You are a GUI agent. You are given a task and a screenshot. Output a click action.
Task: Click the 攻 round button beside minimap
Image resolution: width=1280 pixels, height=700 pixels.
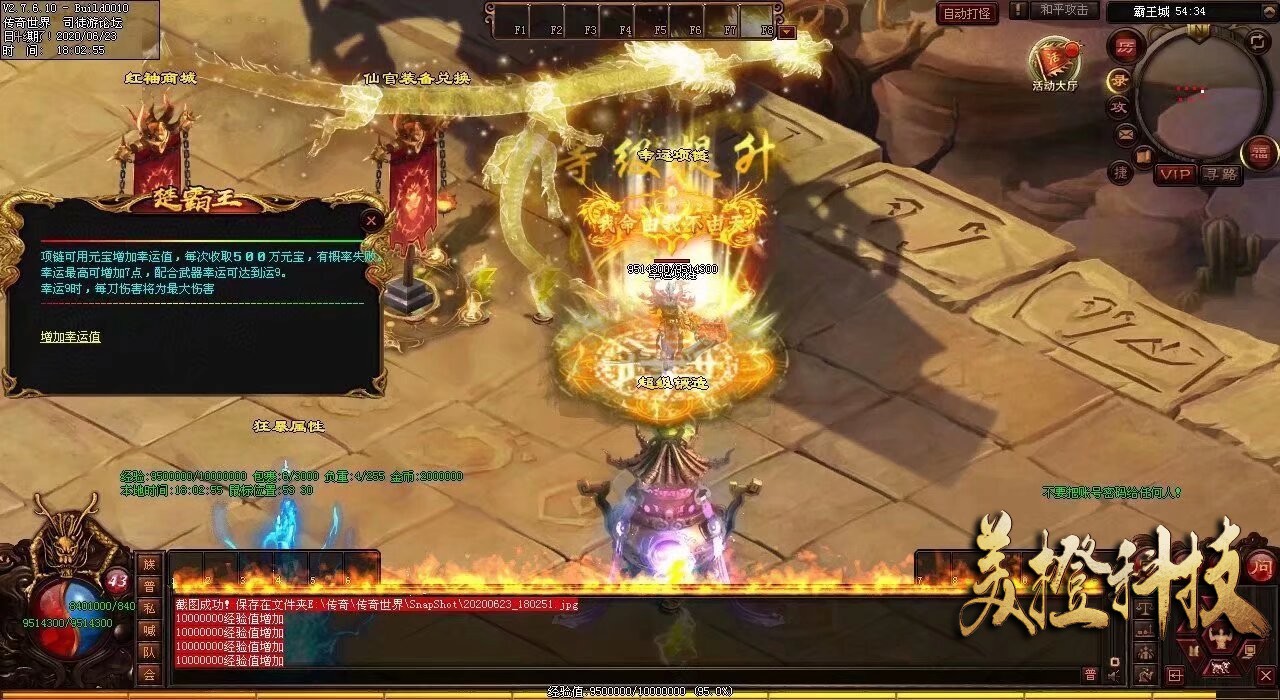[x=1119, y=107]
